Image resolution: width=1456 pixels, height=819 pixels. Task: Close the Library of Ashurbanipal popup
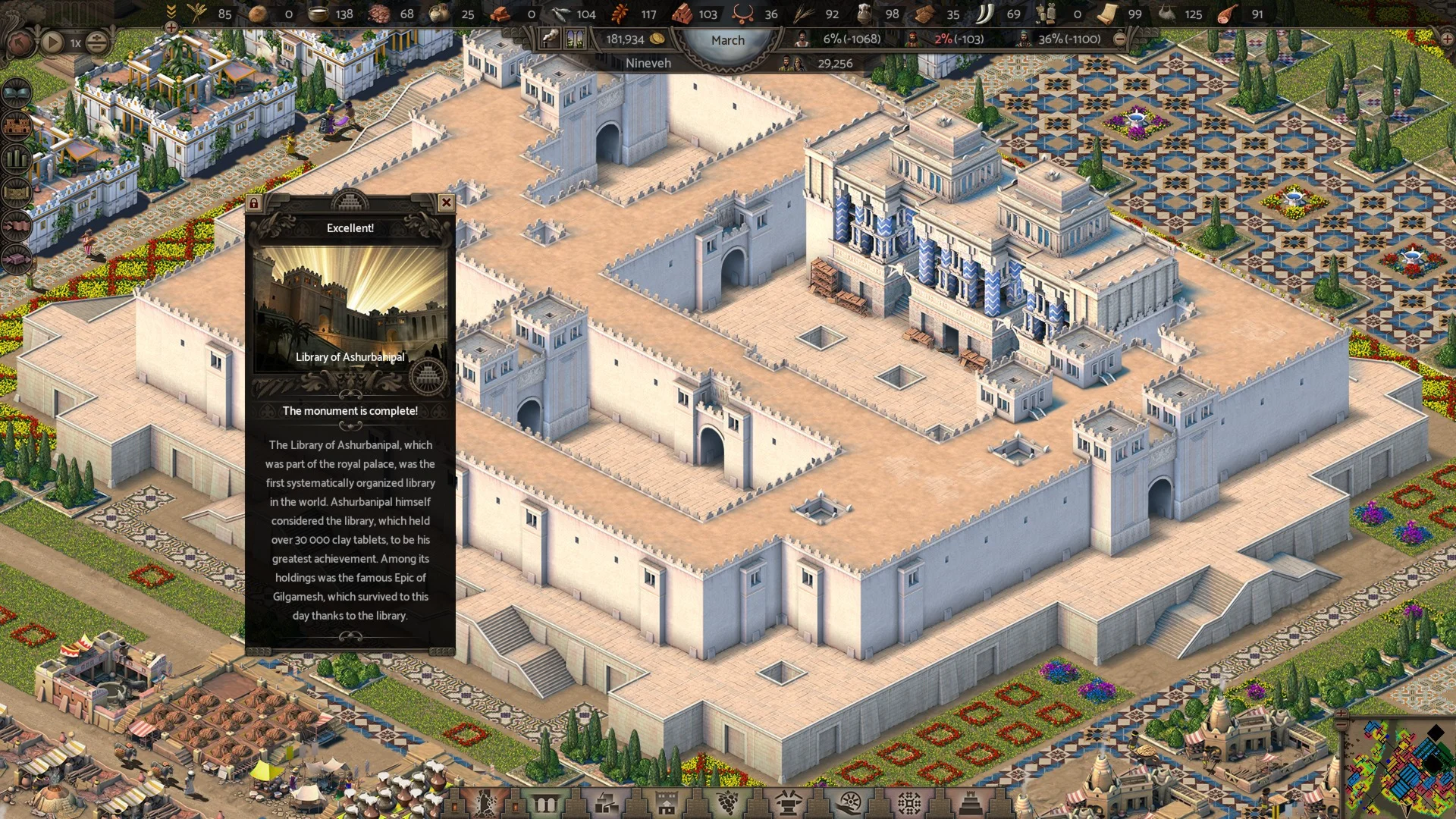pyautogui.click(x=446, y=202)
